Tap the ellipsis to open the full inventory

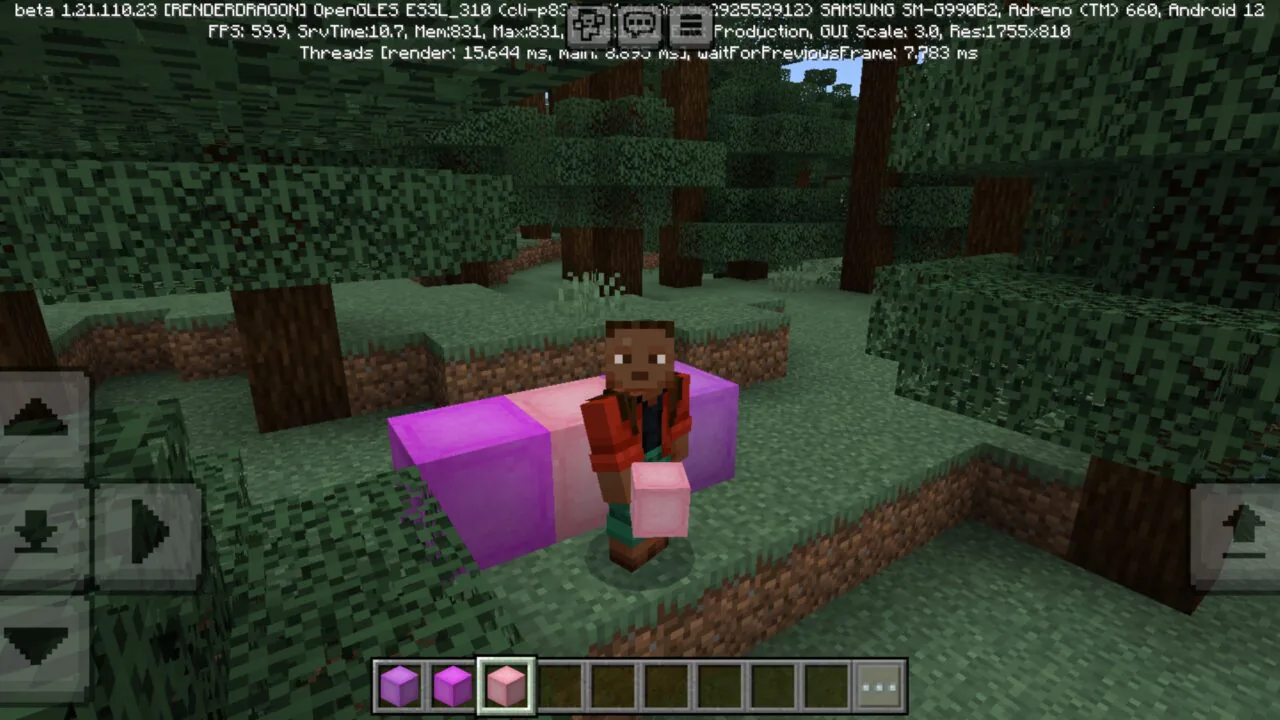coord(878,685)
